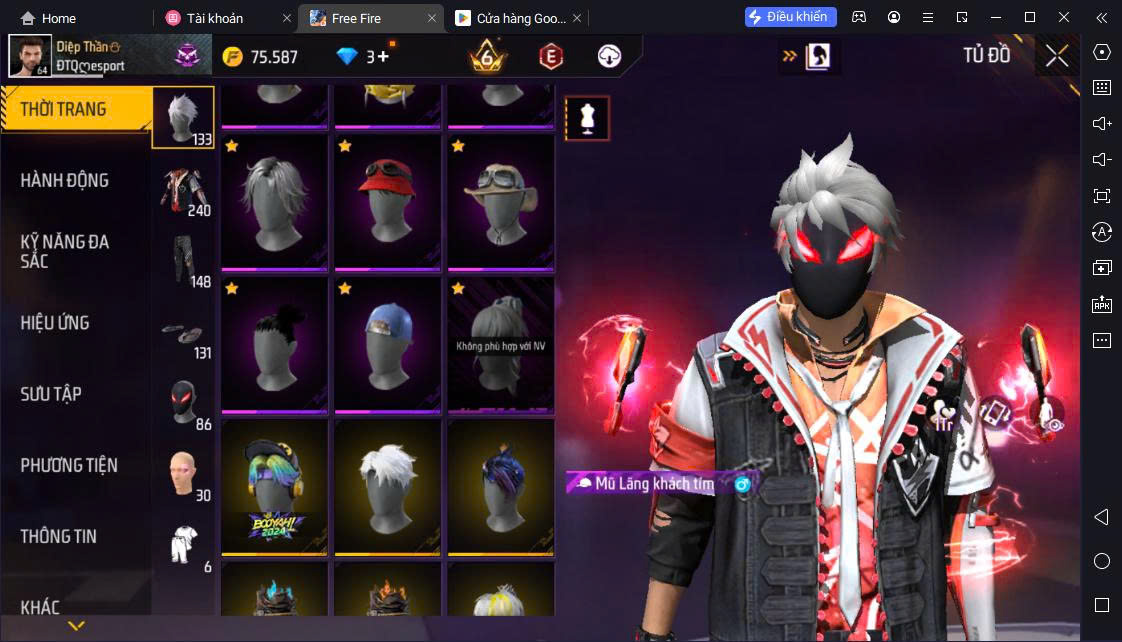The width and height of the screenshot is (1122, 642).
Task: Equip the Booyah 2024 rainbow hair
Action: point(273,486)
